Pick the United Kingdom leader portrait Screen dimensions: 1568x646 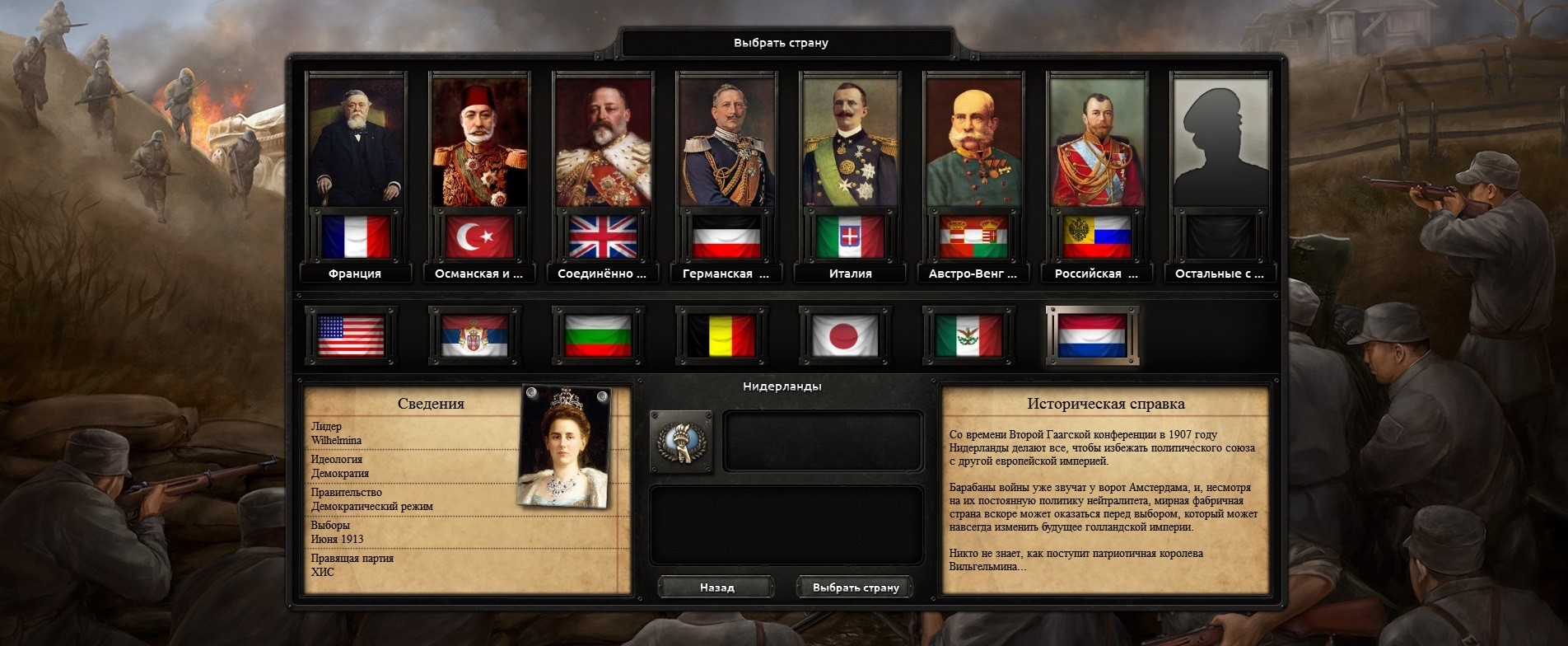tap(603, 142)
